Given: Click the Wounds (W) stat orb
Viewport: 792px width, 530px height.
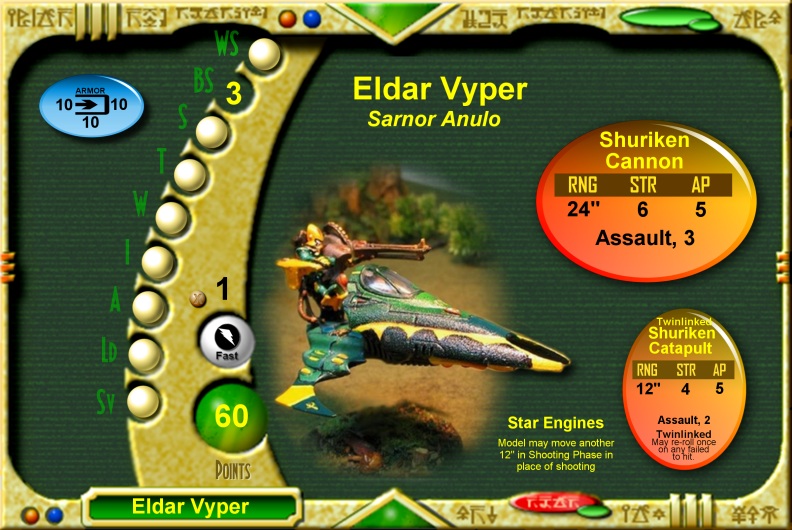Looking at the screenshot, I should (172, 218).
